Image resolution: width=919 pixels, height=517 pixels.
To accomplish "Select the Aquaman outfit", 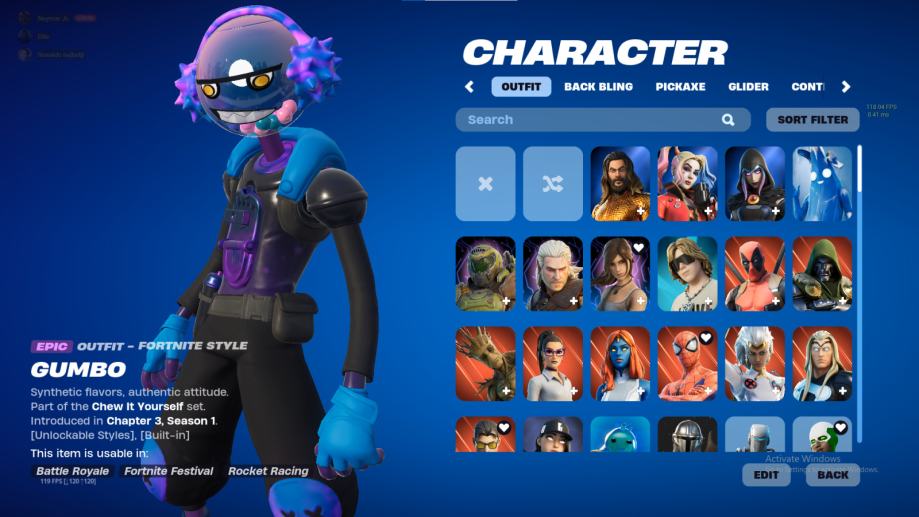I will 620,184.
